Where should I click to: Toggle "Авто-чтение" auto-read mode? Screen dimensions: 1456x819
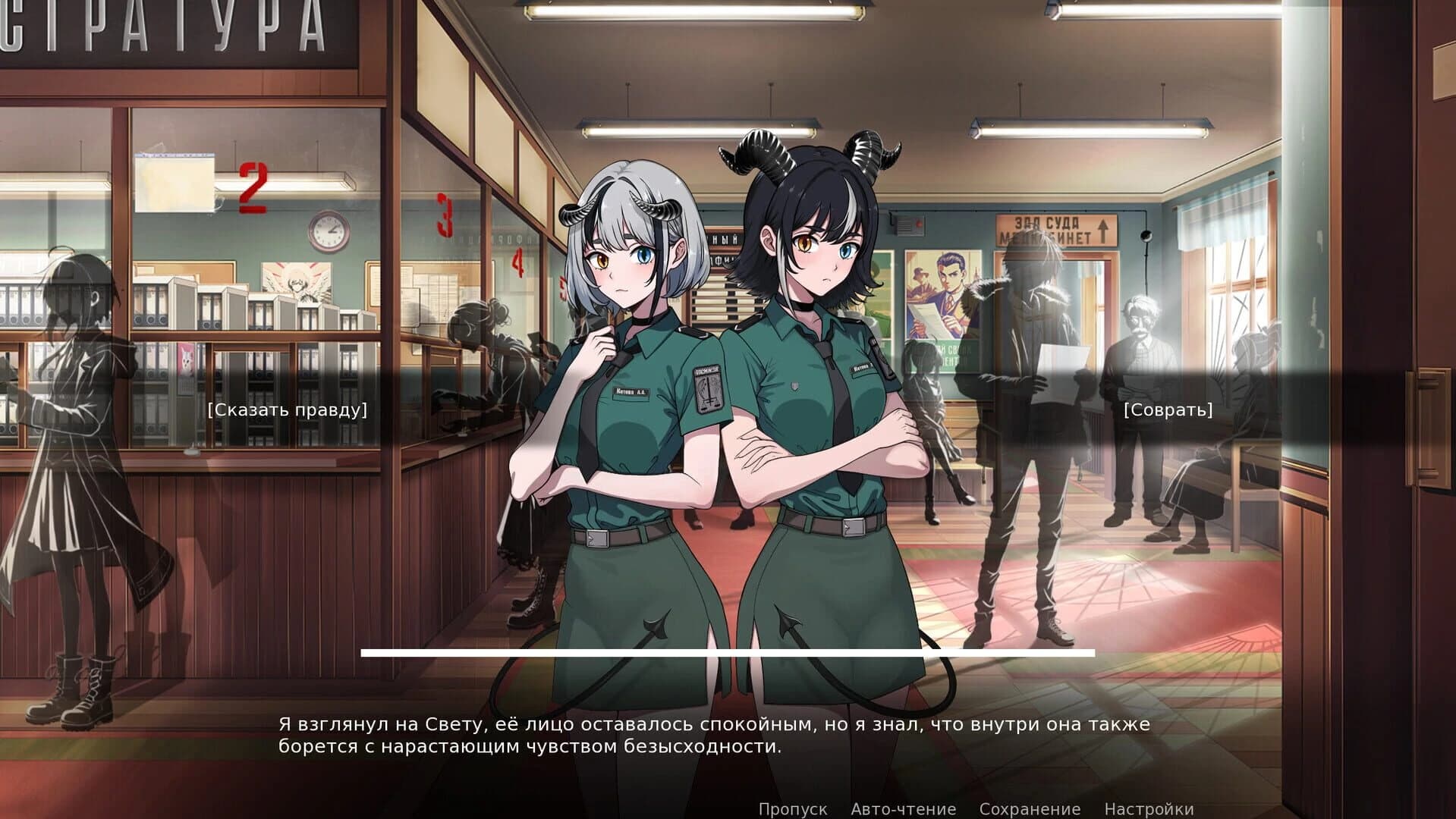tap(903, 808)
